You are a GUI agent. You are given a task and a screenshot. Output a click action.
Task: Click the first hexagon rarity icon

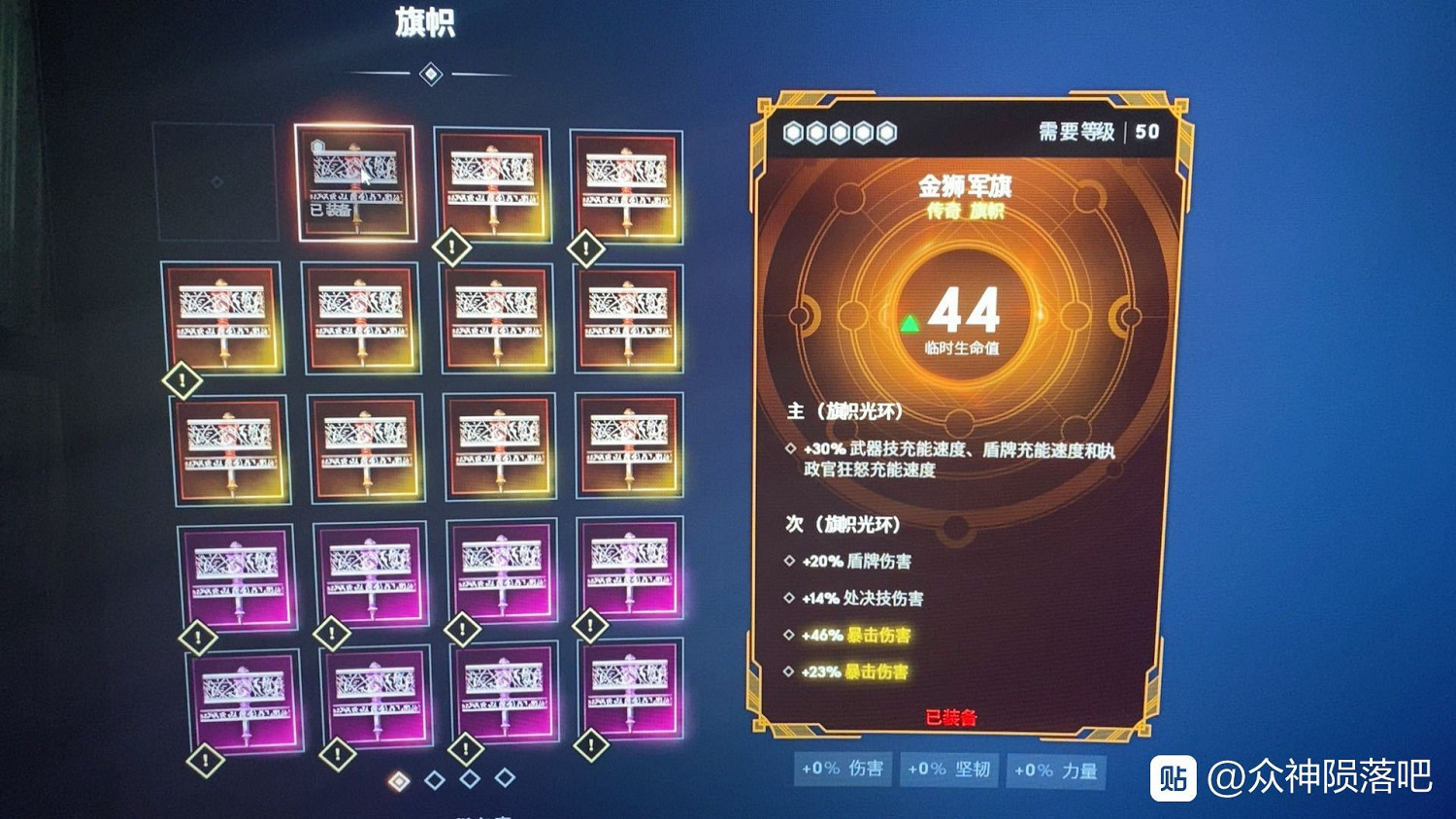point(791,133)
